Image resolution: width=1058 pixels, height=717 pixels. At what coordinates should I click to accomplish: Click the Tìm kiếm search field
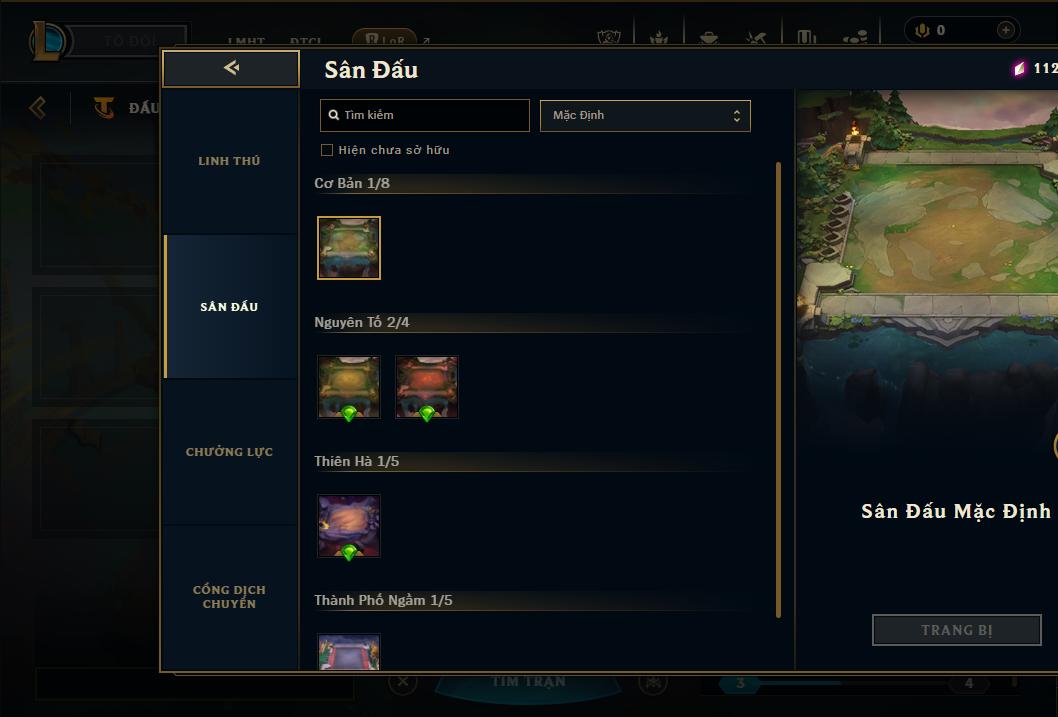[425, 115]
